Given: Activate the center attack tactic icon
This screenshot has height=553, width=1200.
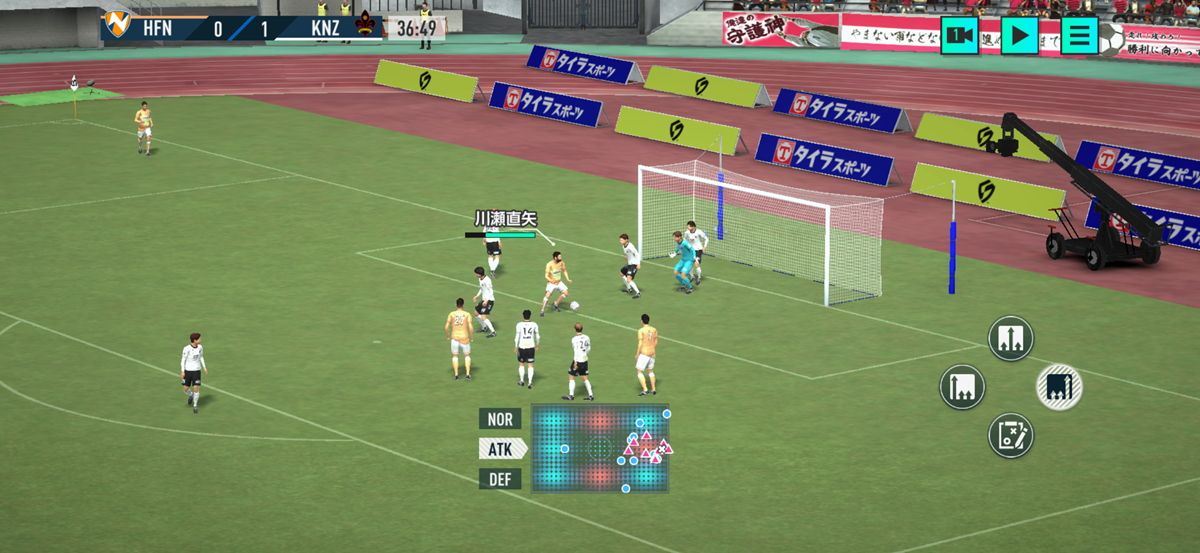Looking at the screenshot, I should coord(1010,338).
